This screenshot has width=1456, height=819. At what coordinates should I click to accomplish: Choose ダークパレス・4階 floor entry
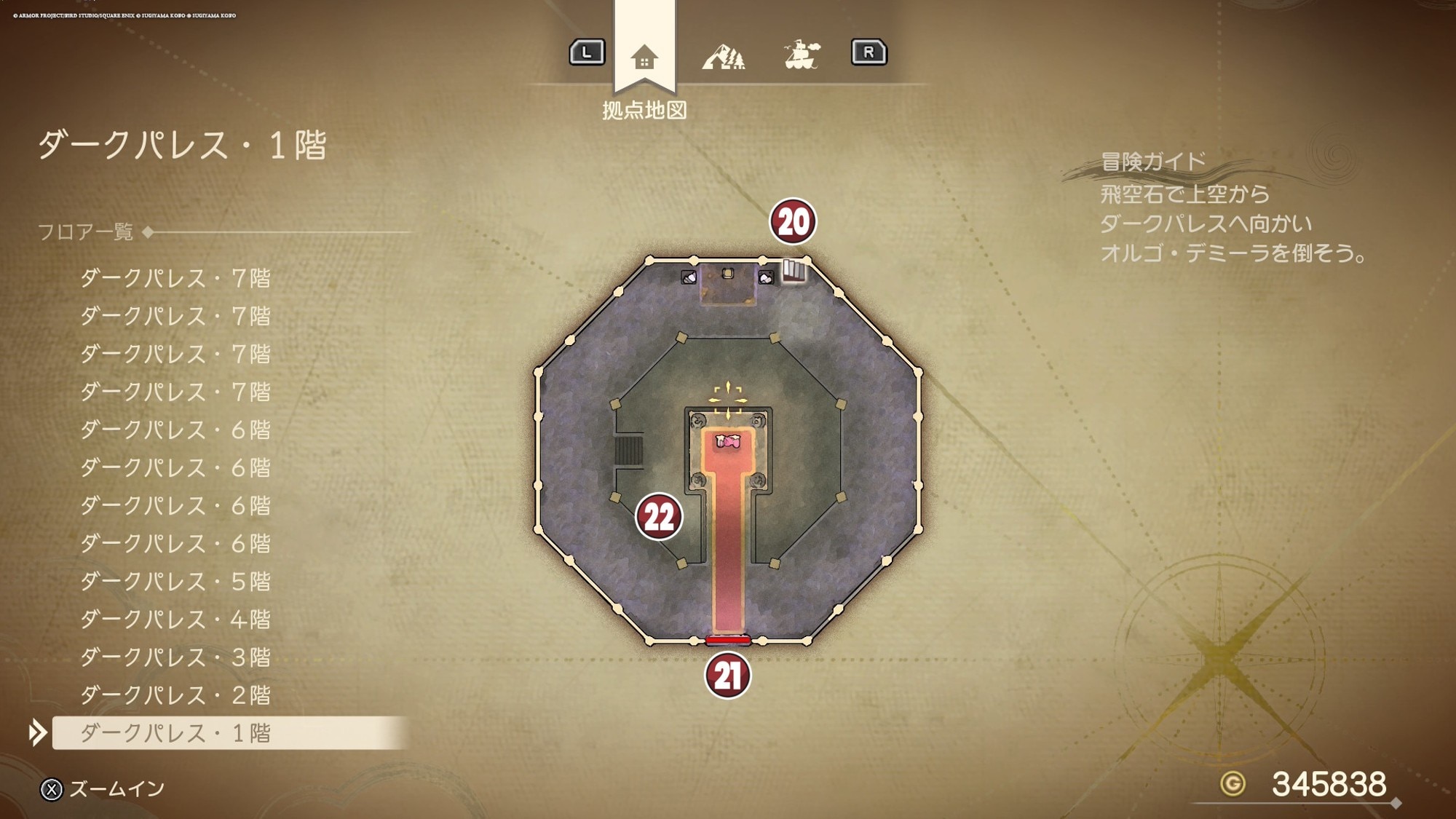175,620
